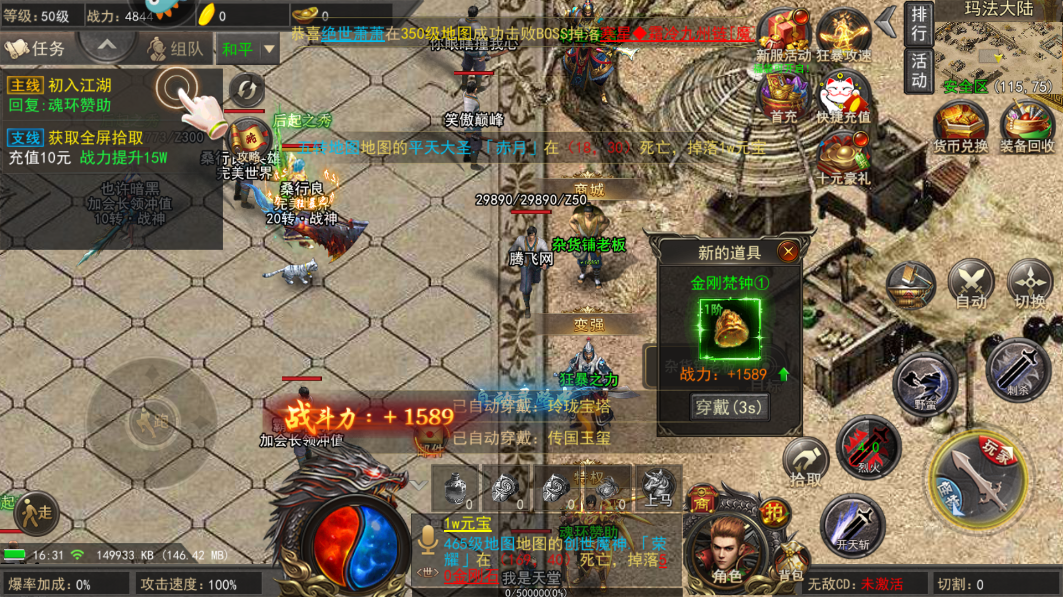Switch to the 组队 team tab
Viewport: 1063px width, 597px height.
tap(175, 48)
